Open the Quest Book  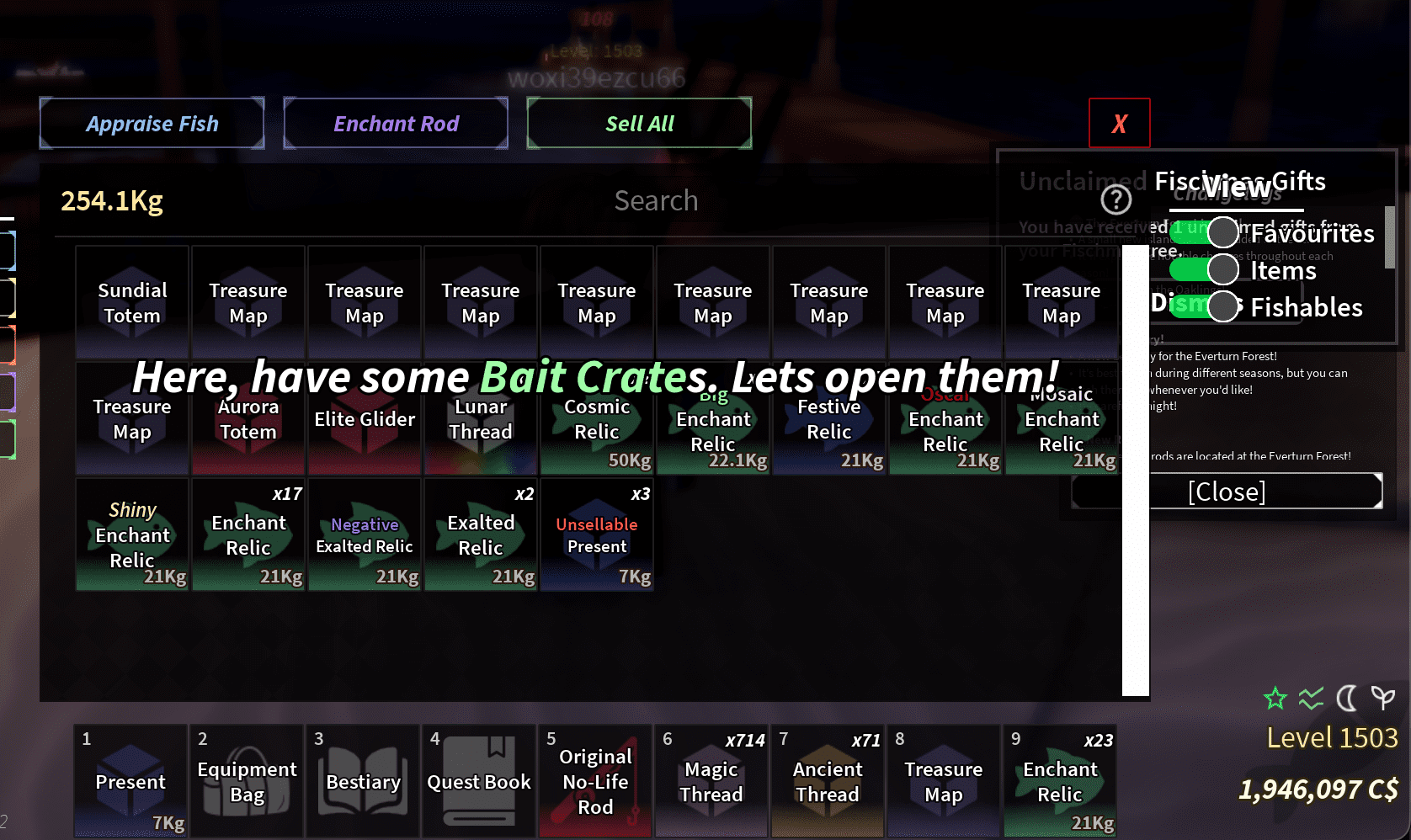coord(478,781)
